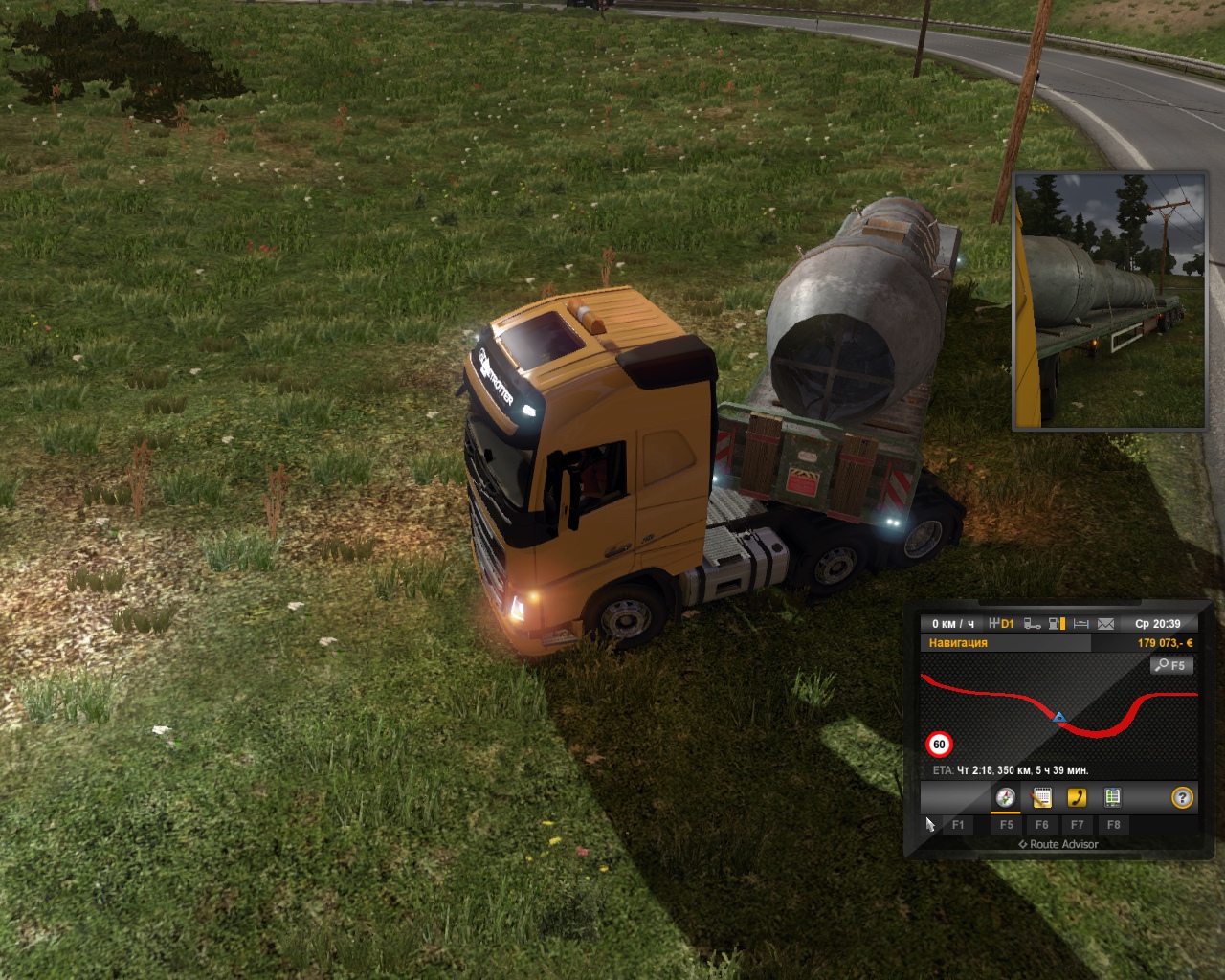The height and width of the screenshot is (980, 1225).
Task: Show the green truck diagnostics tab
Action: pyautogui.click(x=1112, y=797)
